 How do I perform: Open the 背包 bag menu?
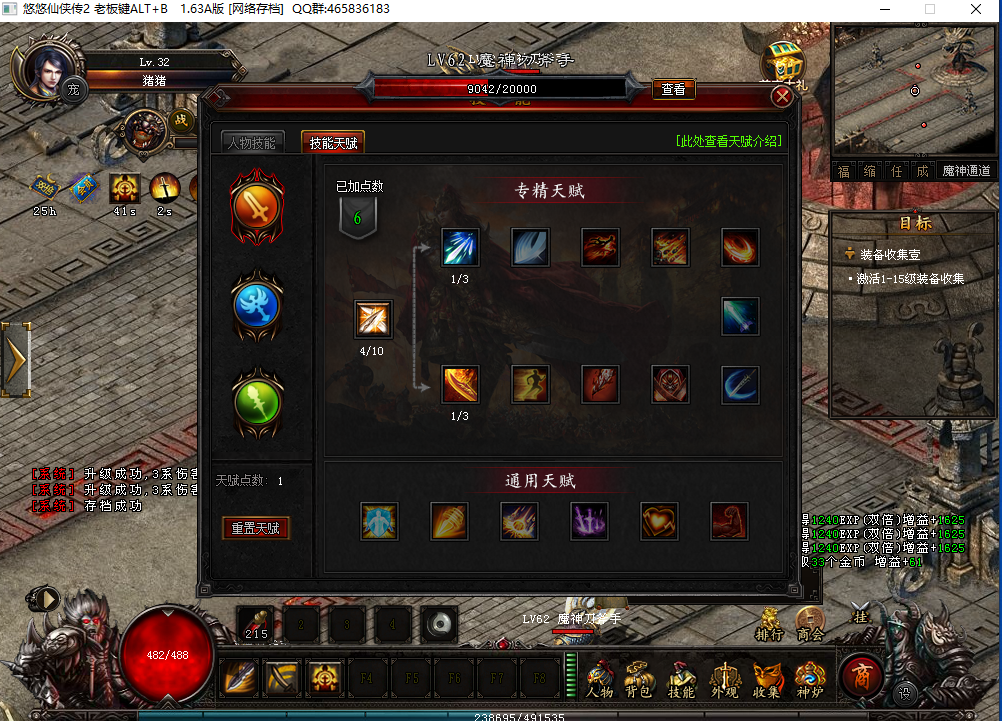point(640,679)
